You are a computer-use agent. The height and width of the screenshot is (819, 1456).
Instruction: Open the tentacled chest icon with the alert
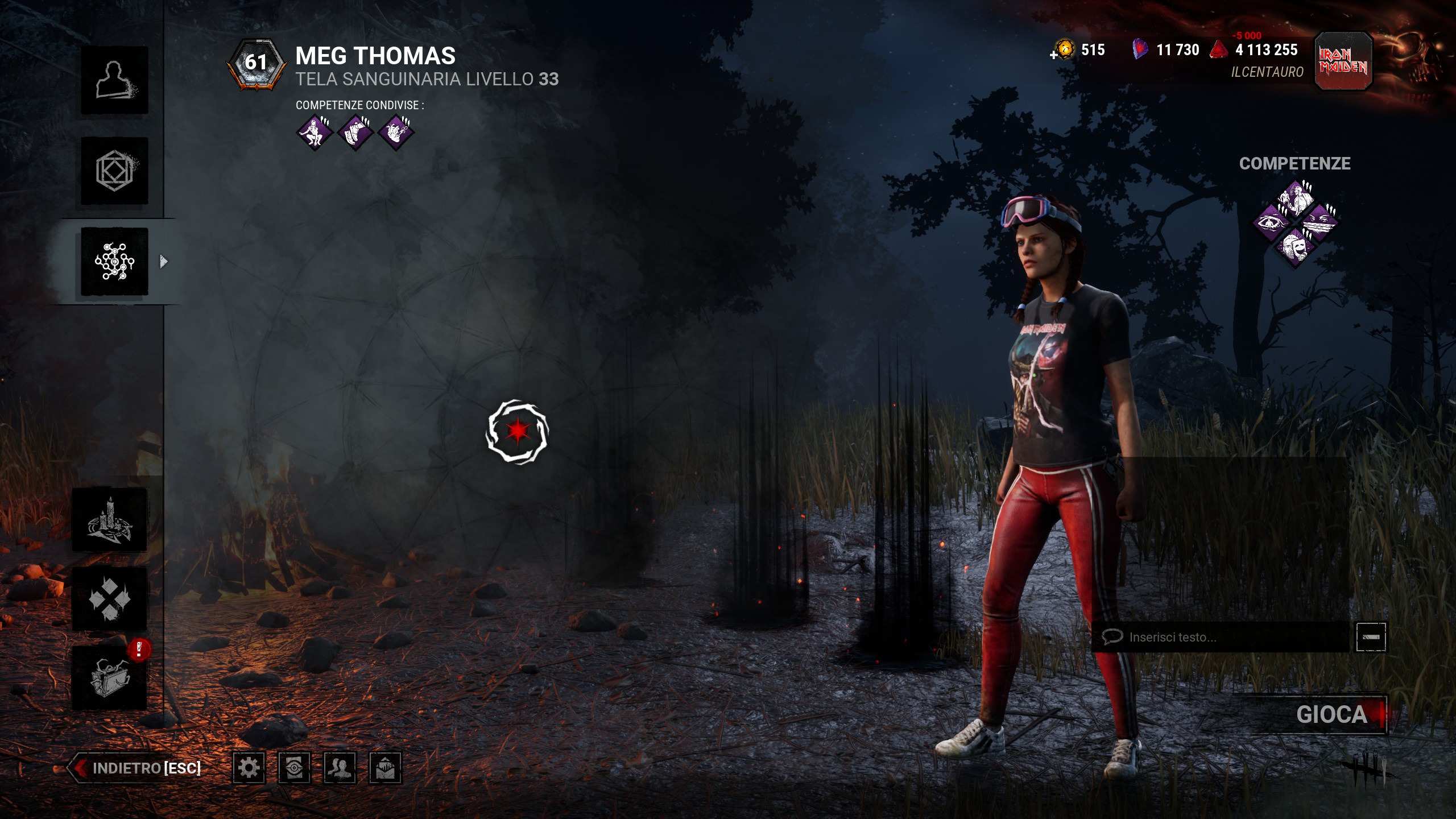pyautogui.click(x=110, y=678)
